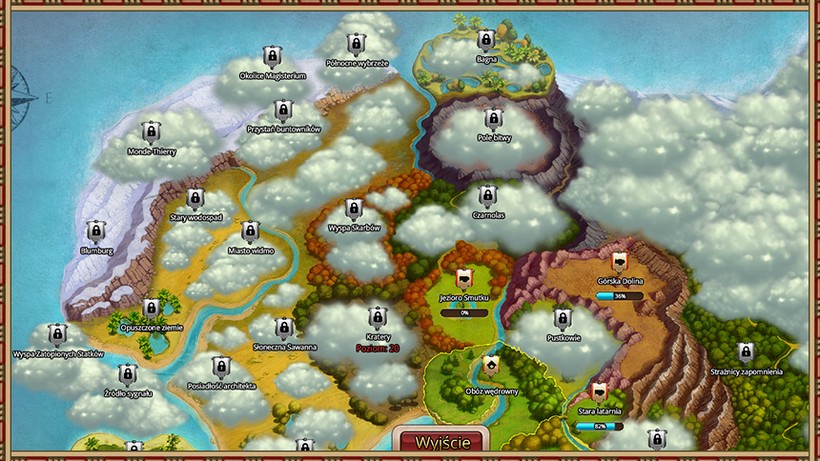820x461 pixels.
Task: Choose the Stara latarnia location marker
Action: (600, 392)
